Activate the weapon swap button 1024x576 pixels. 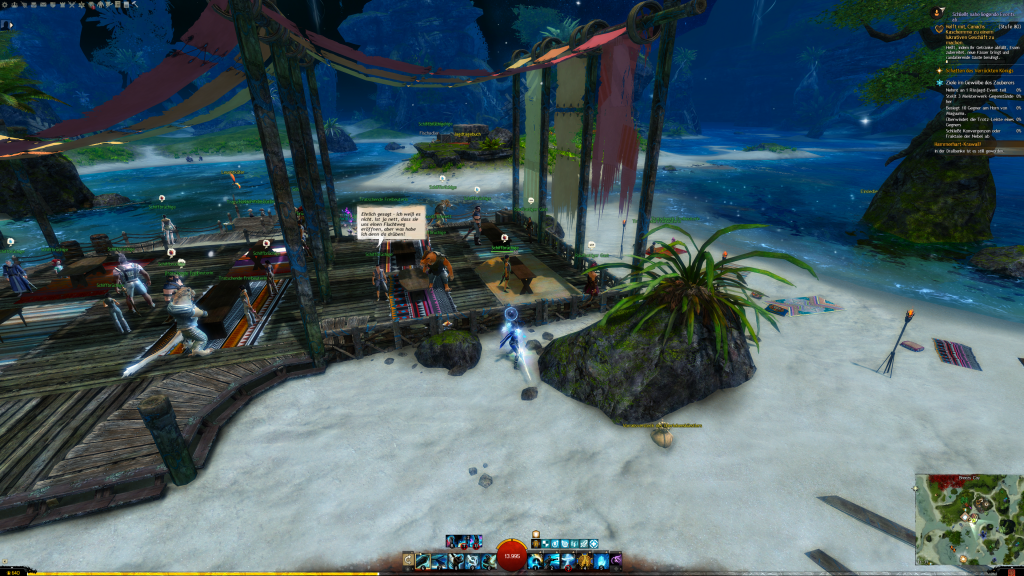[408, 561]
